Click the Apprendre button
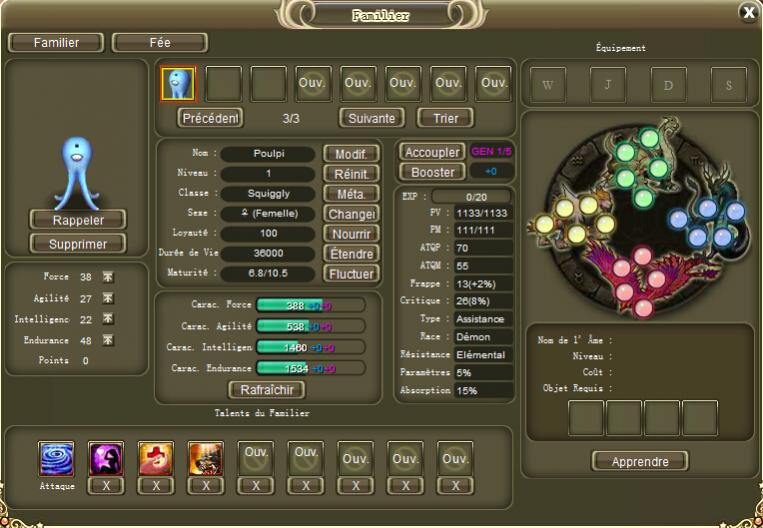This screenshot has width=763, height=528. click(640, 461)
